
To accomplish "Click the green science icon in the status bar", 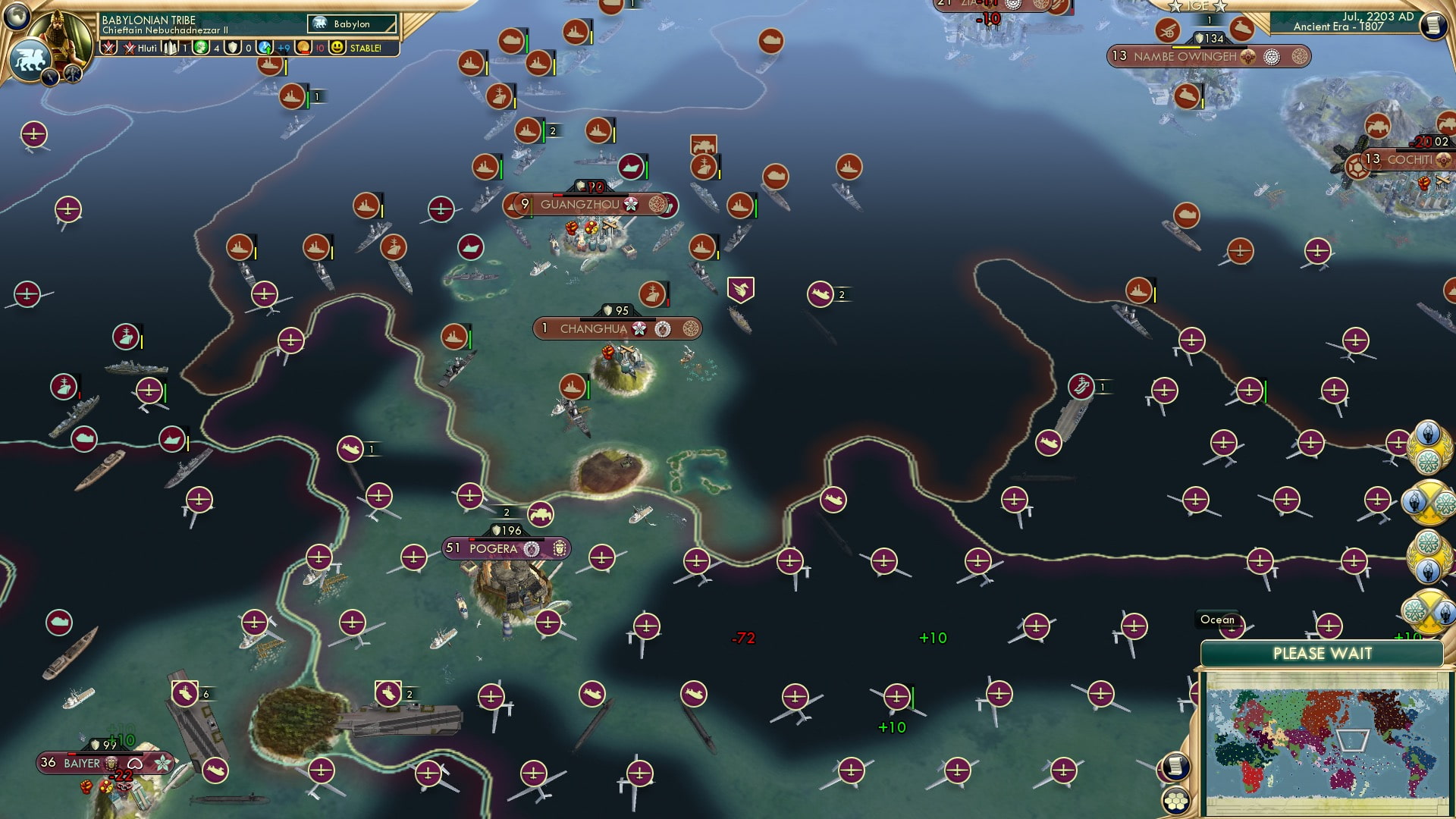I will point(201,47).
